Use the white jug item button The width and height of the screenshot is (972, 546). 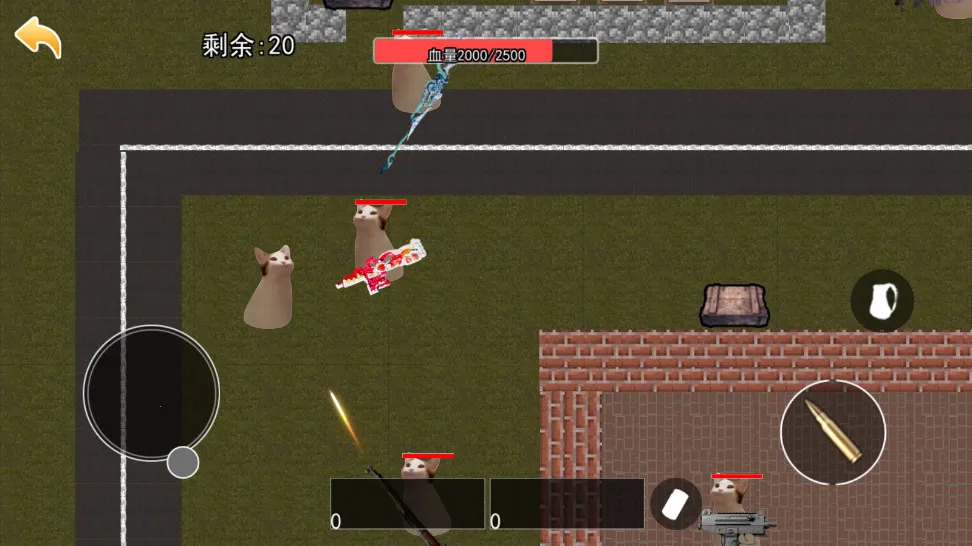(x=882, y=300)
